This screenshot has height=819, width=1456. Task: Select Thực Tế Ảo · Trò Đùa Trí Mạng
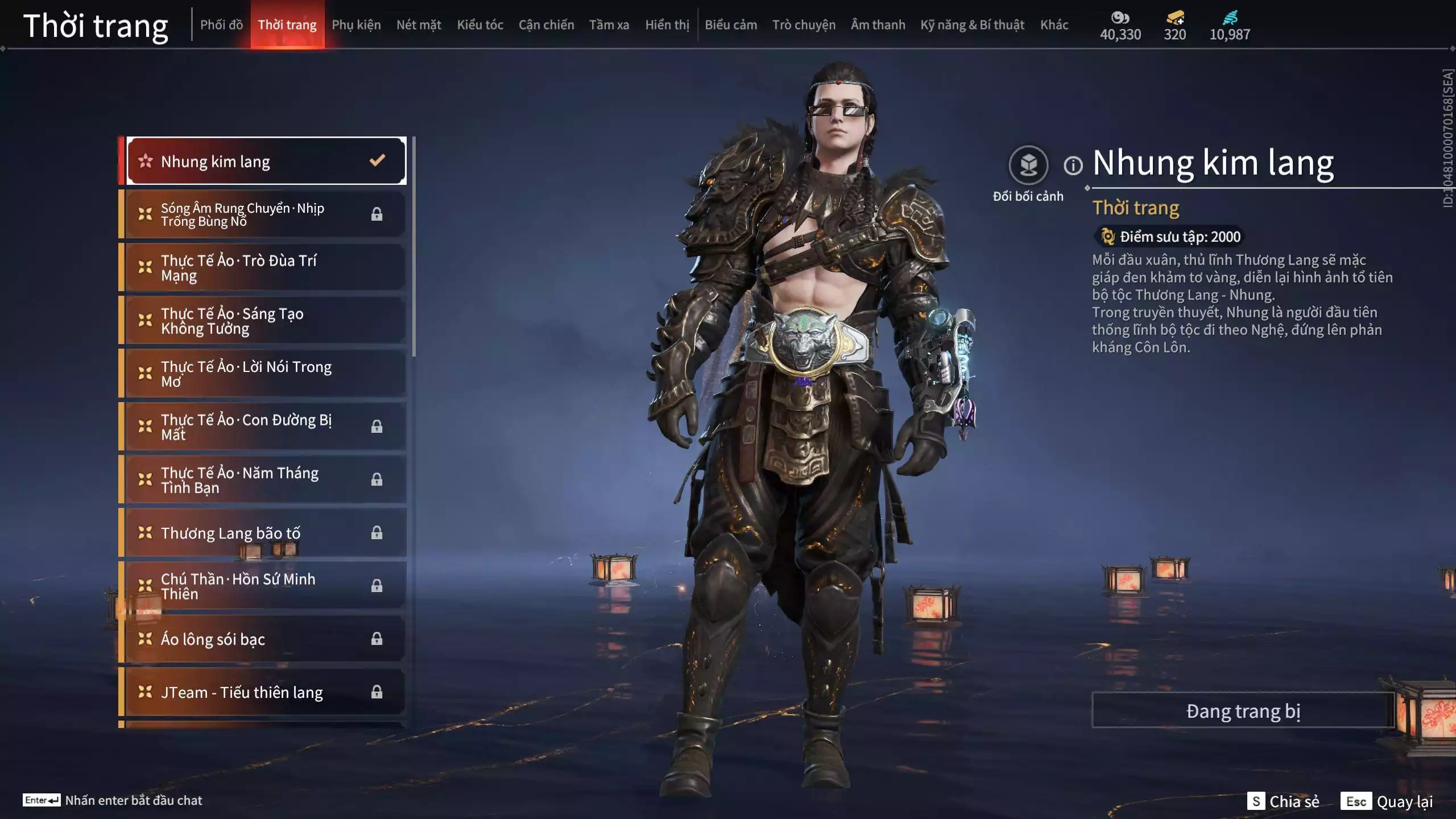(266, 267)
